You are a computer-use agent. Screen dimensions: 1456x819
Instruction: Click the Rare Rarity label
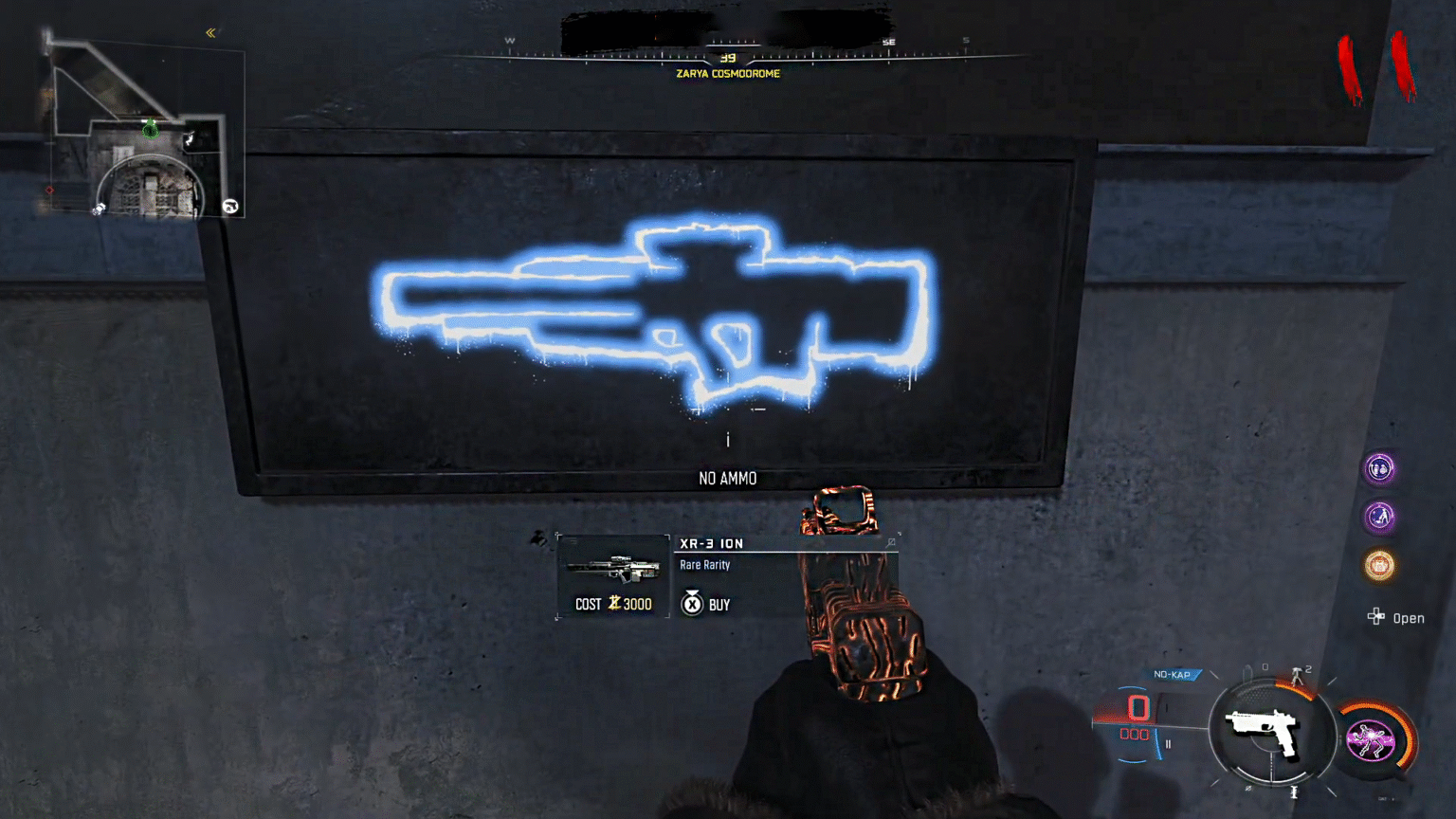(703, 565)
